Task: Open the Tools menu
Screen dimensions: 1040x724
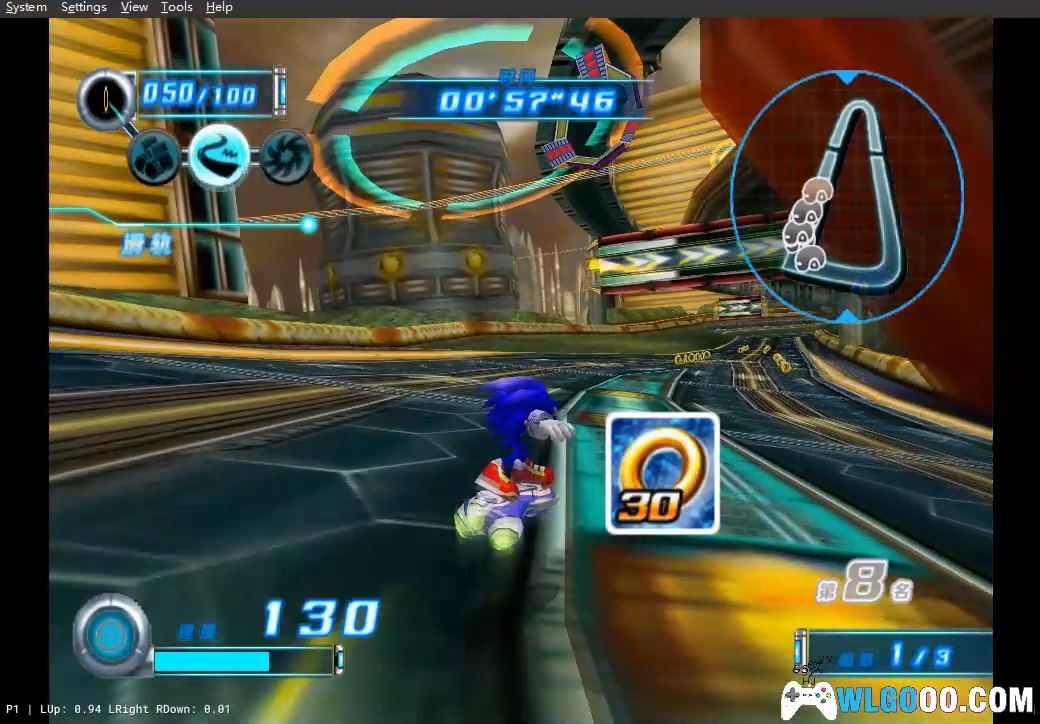Action: (x=177, y=7)
